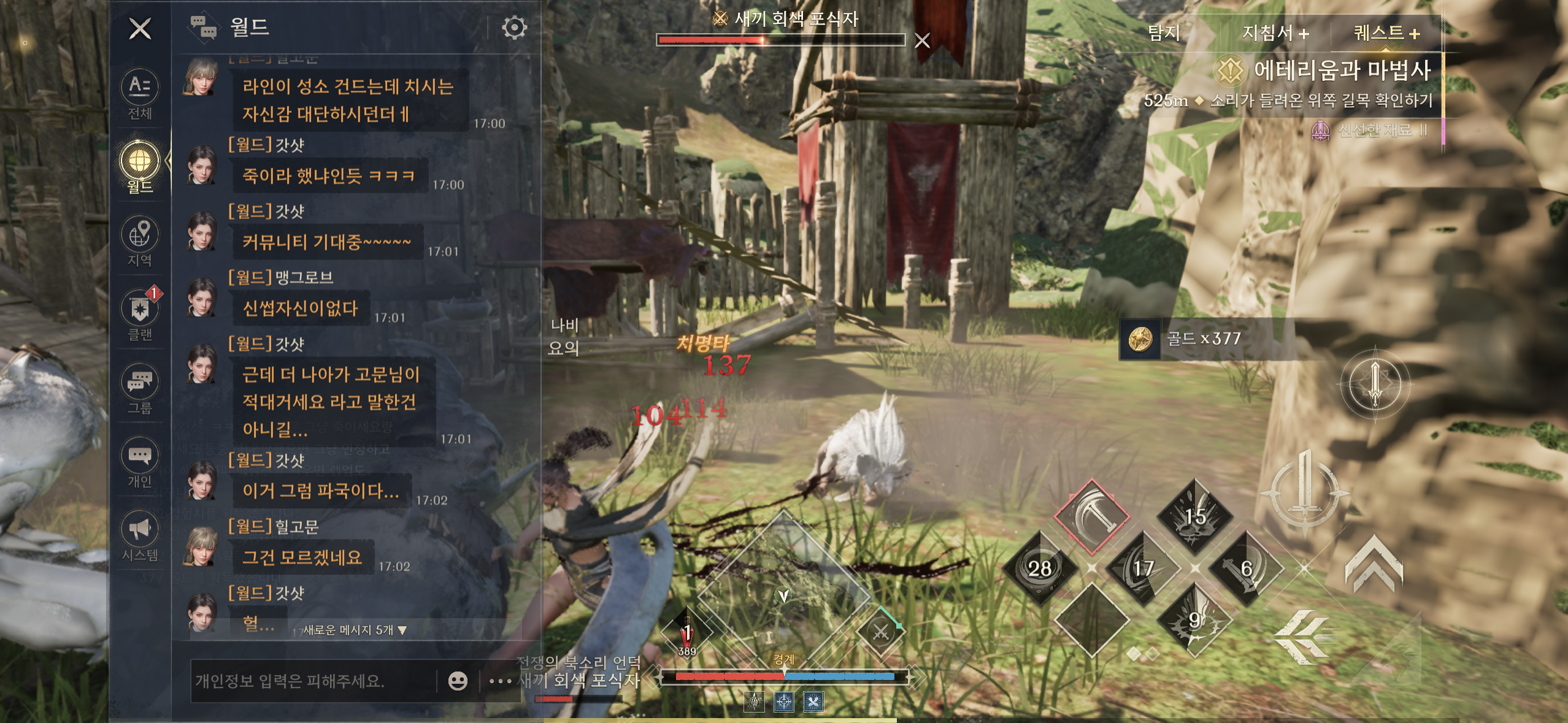Open the 개인 chat tab
The width and height of the screenshot is (1568, 723).
[140, 462]
